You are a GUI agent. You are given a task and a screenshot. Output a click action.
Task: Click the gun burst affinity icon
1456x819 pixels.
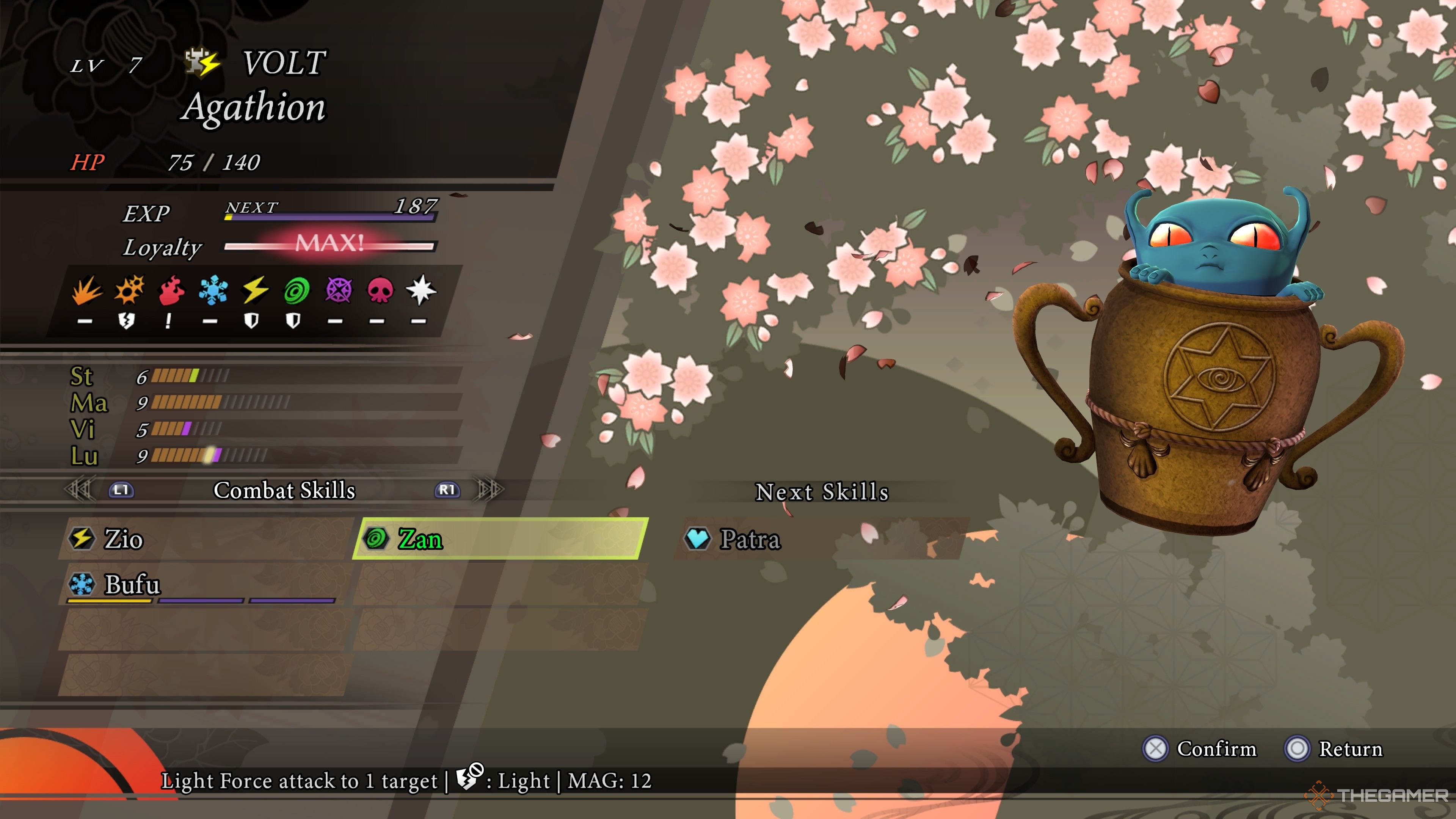tap(129, 290)
